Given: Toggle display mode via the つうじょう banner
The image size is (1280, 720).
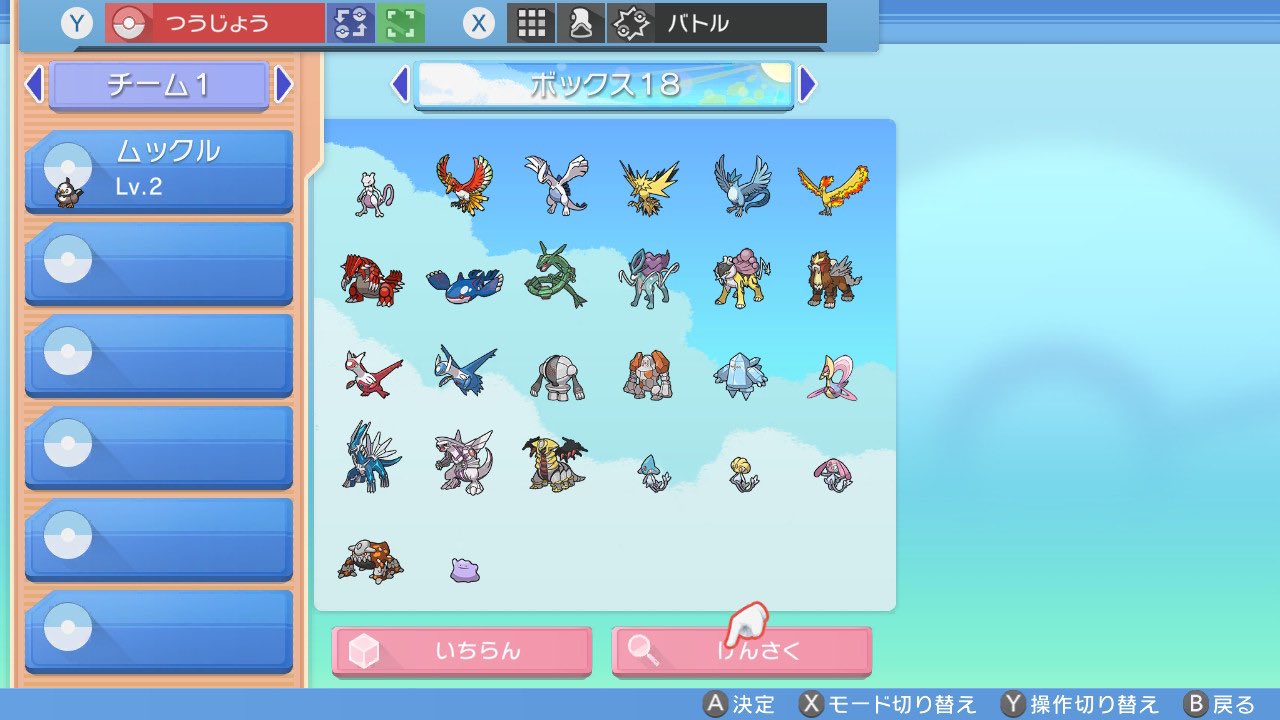Looking at the screenshot, I should tap(215, 20).
